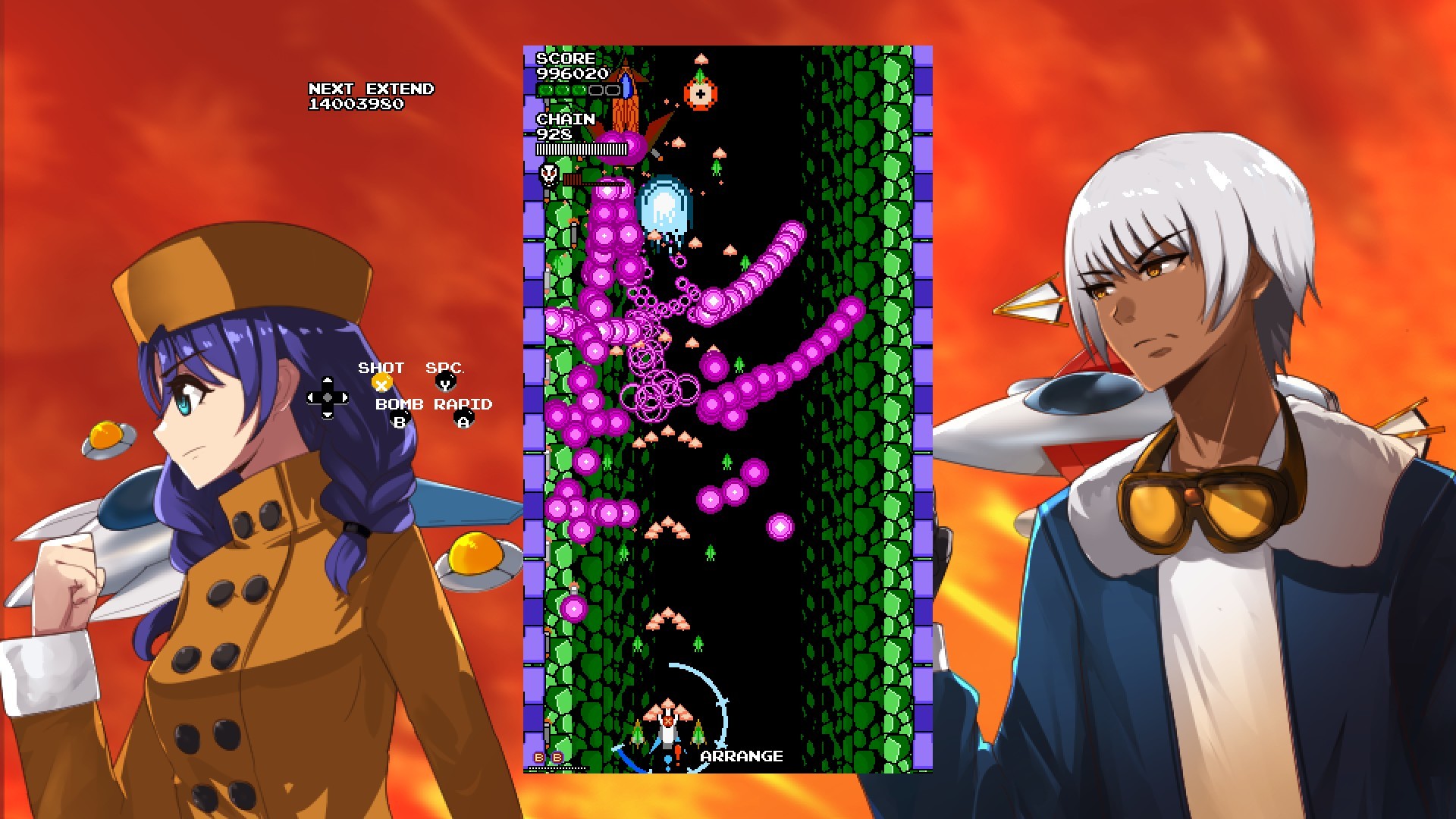Select the ARRANGE mode label
Image resolution: width=1456 pixels, height=819 pixels.
tap(740, 755)
